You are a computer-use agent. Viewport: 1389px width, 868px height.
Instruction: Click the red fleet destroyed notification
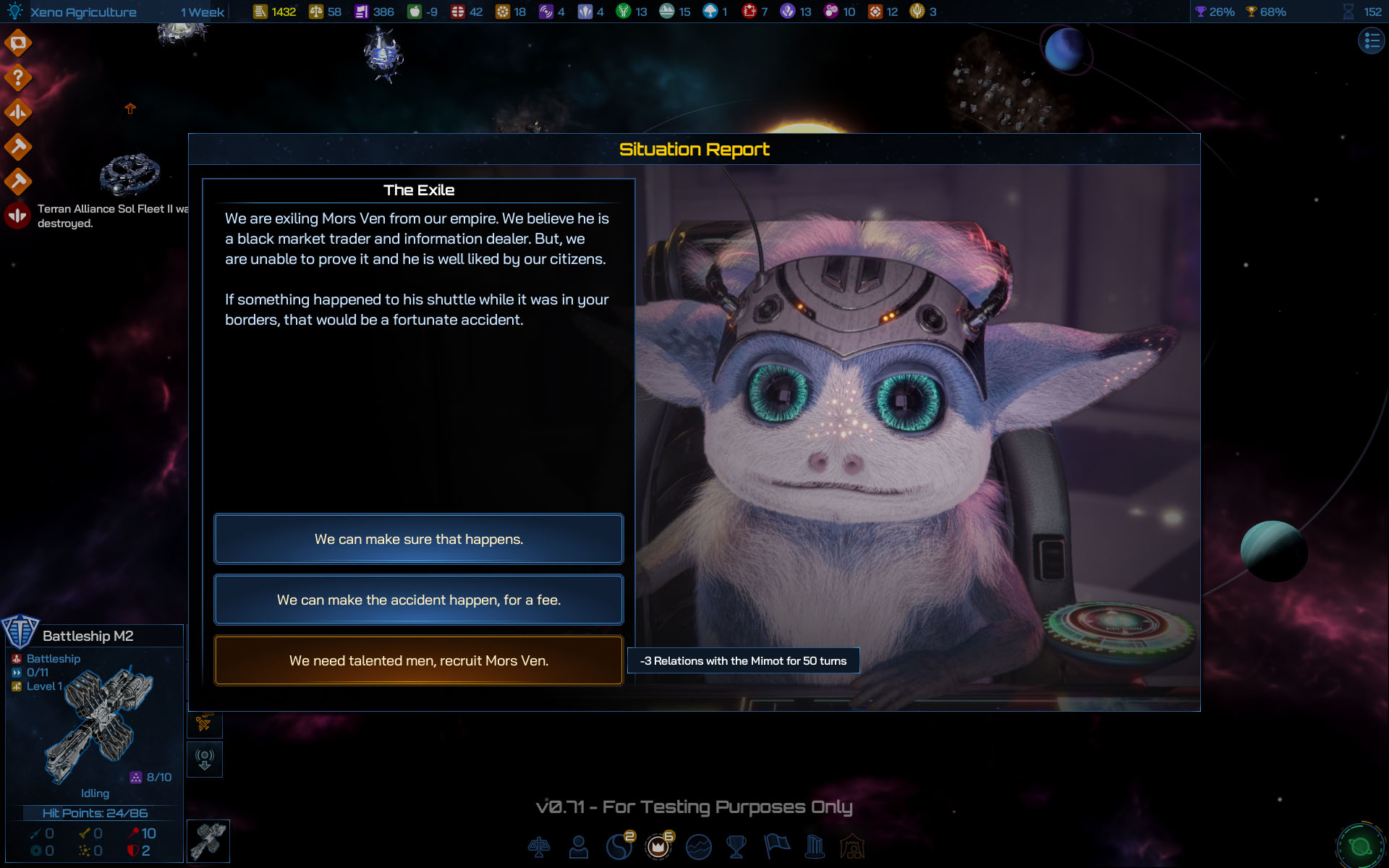18,216
